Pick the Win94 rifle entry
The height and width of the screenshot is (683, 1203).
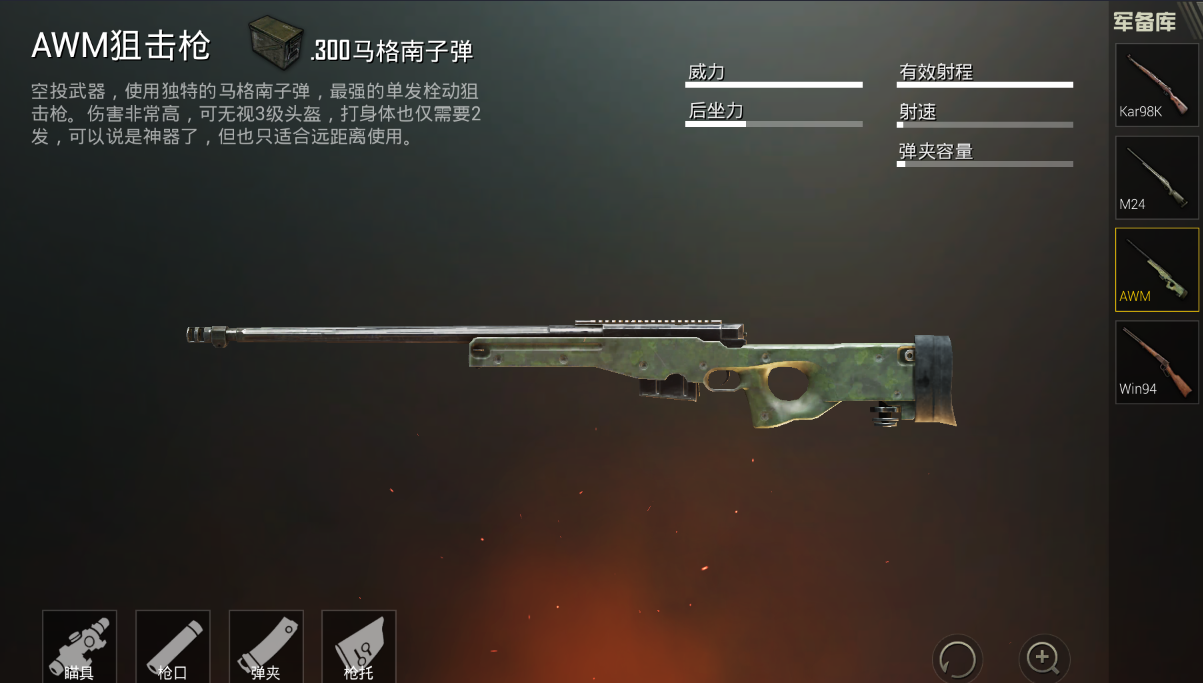click(x=1156, y=361)
